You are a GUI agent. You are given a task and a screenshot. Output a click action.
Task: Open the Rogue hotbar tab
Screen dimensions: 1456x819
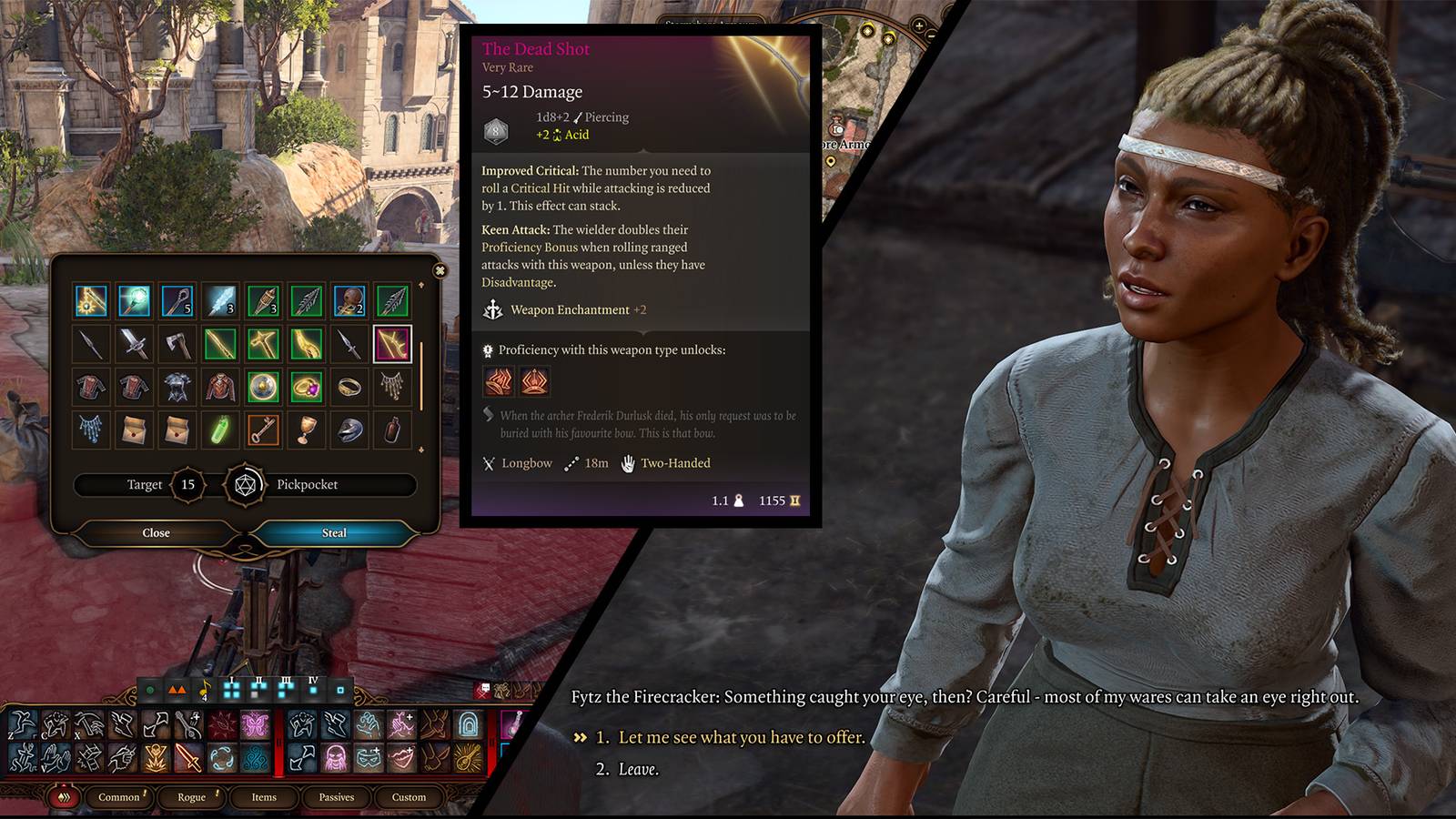191,797
